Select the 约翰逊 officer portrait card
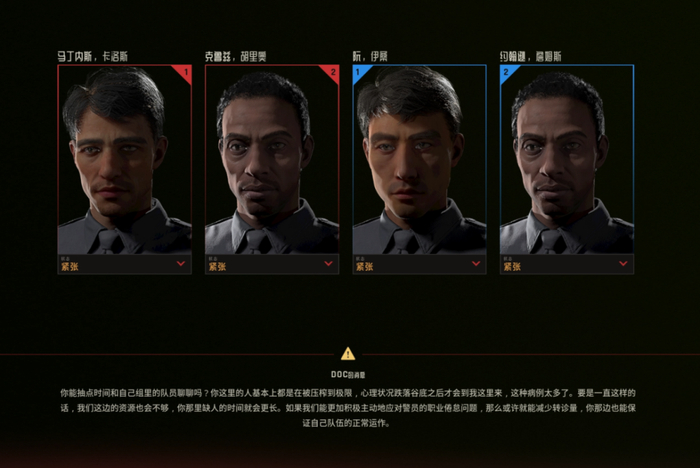 point(566,160)
